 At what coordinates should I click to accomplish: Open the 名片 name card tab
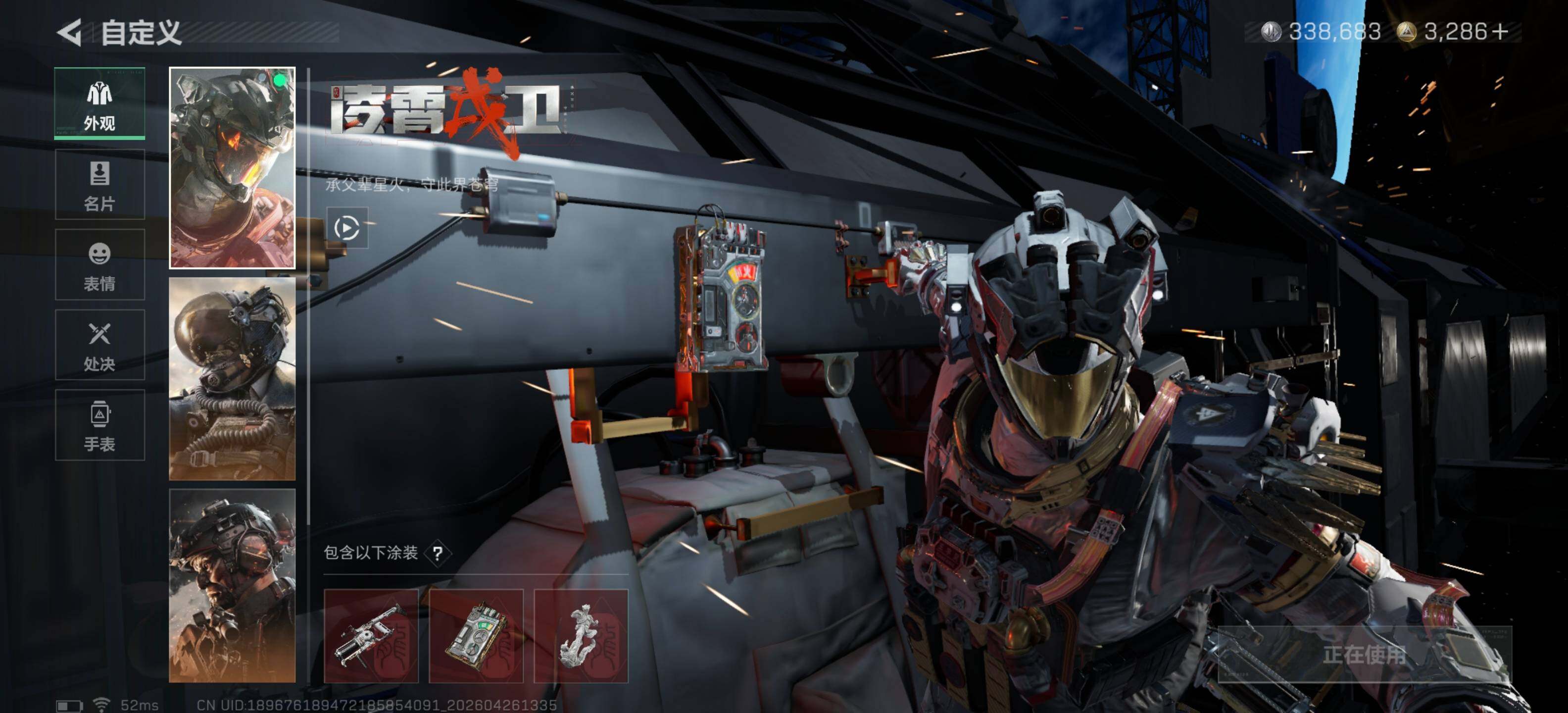point(99,185)
